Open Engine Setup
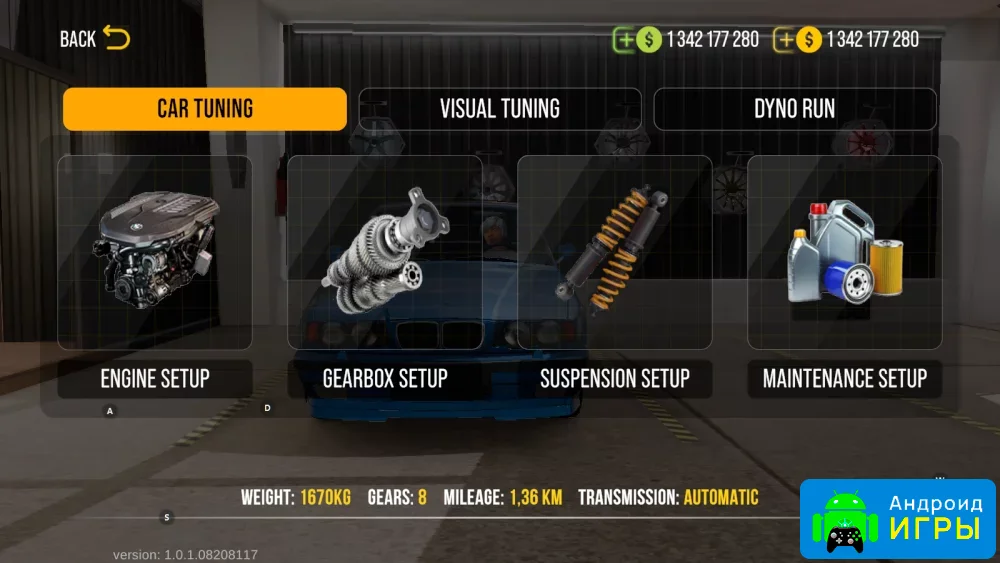 [x=155, y=275]
